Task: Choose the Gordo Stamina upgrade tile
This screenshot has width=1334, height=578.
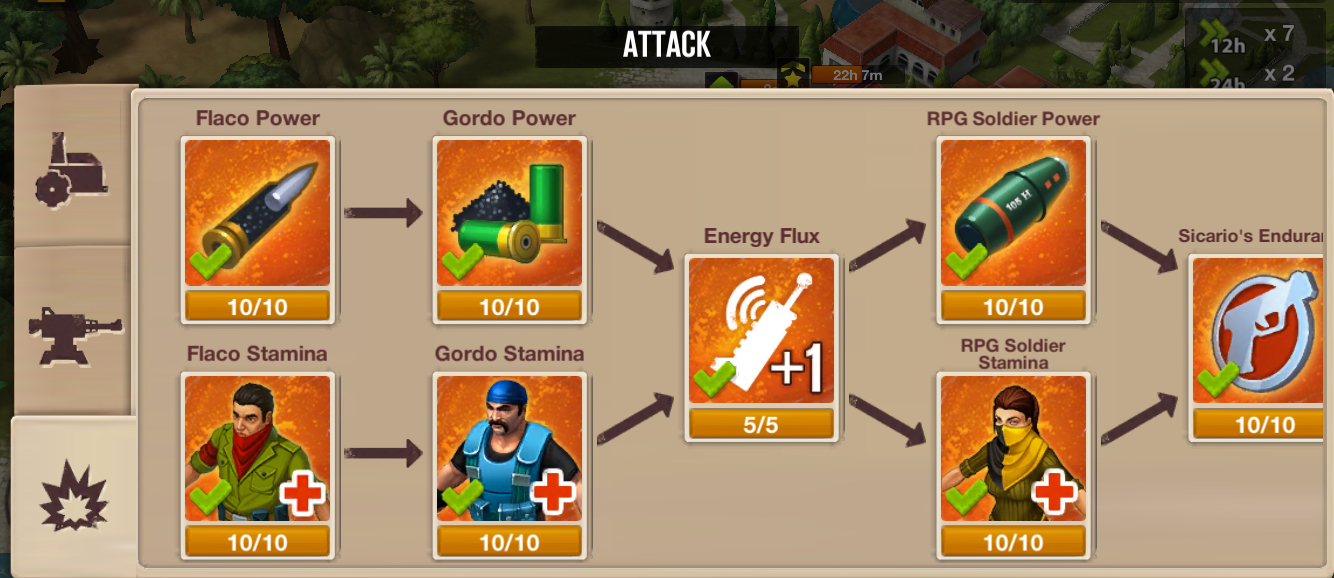Action: [x=509, y=449]
